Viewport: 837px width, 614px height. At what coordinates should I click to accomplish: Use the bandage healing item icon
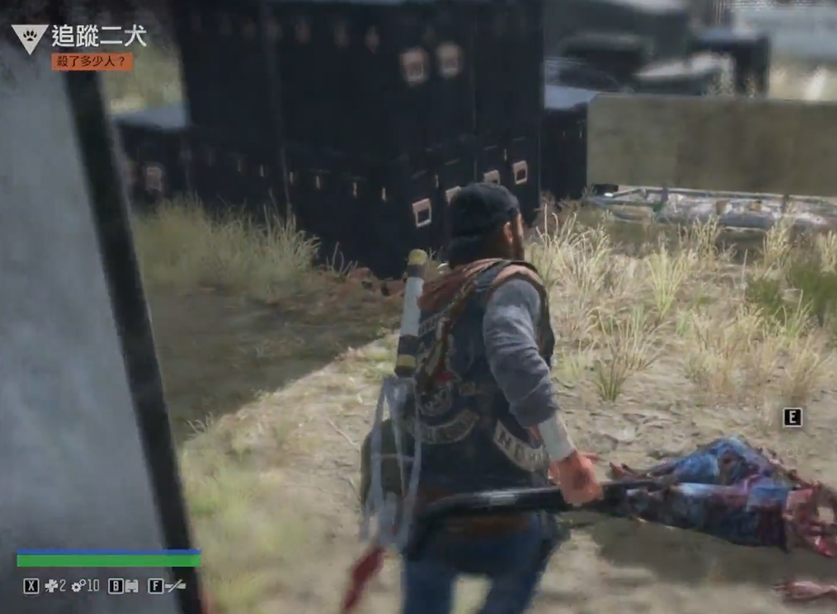point(51,585)
